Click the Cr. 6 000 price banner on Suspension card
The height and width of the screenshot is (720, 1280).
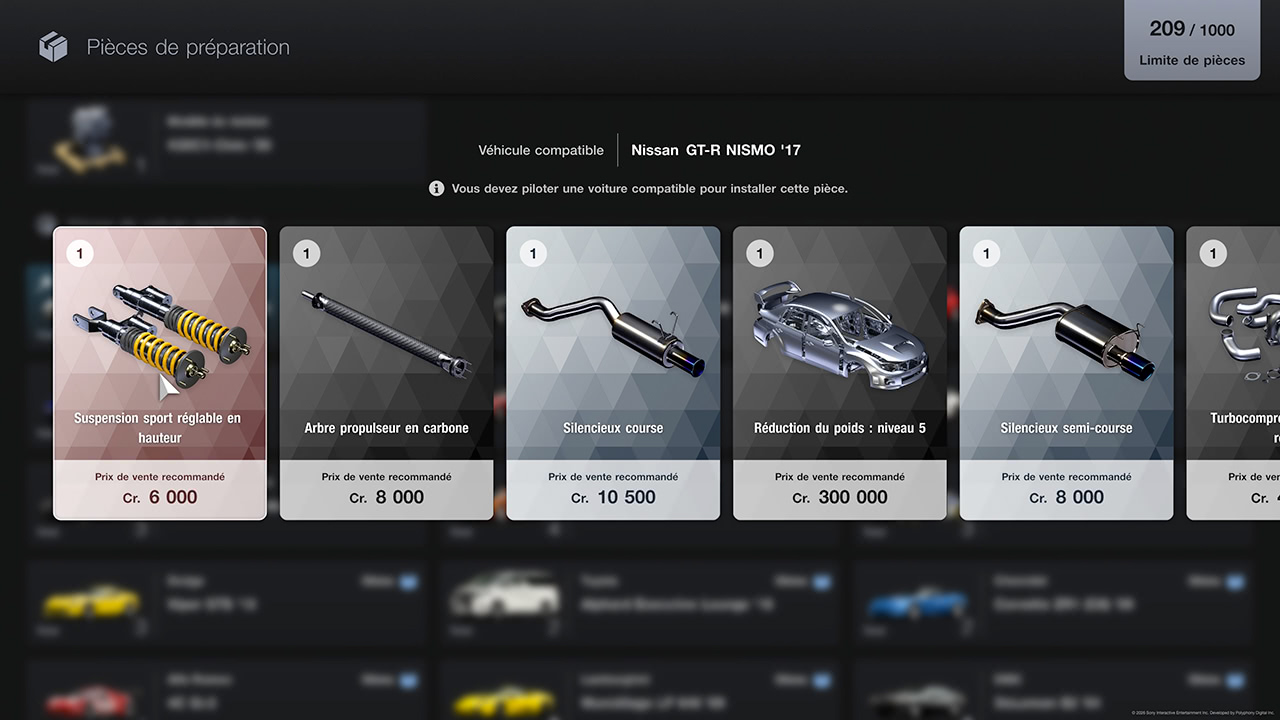(160, 490)
